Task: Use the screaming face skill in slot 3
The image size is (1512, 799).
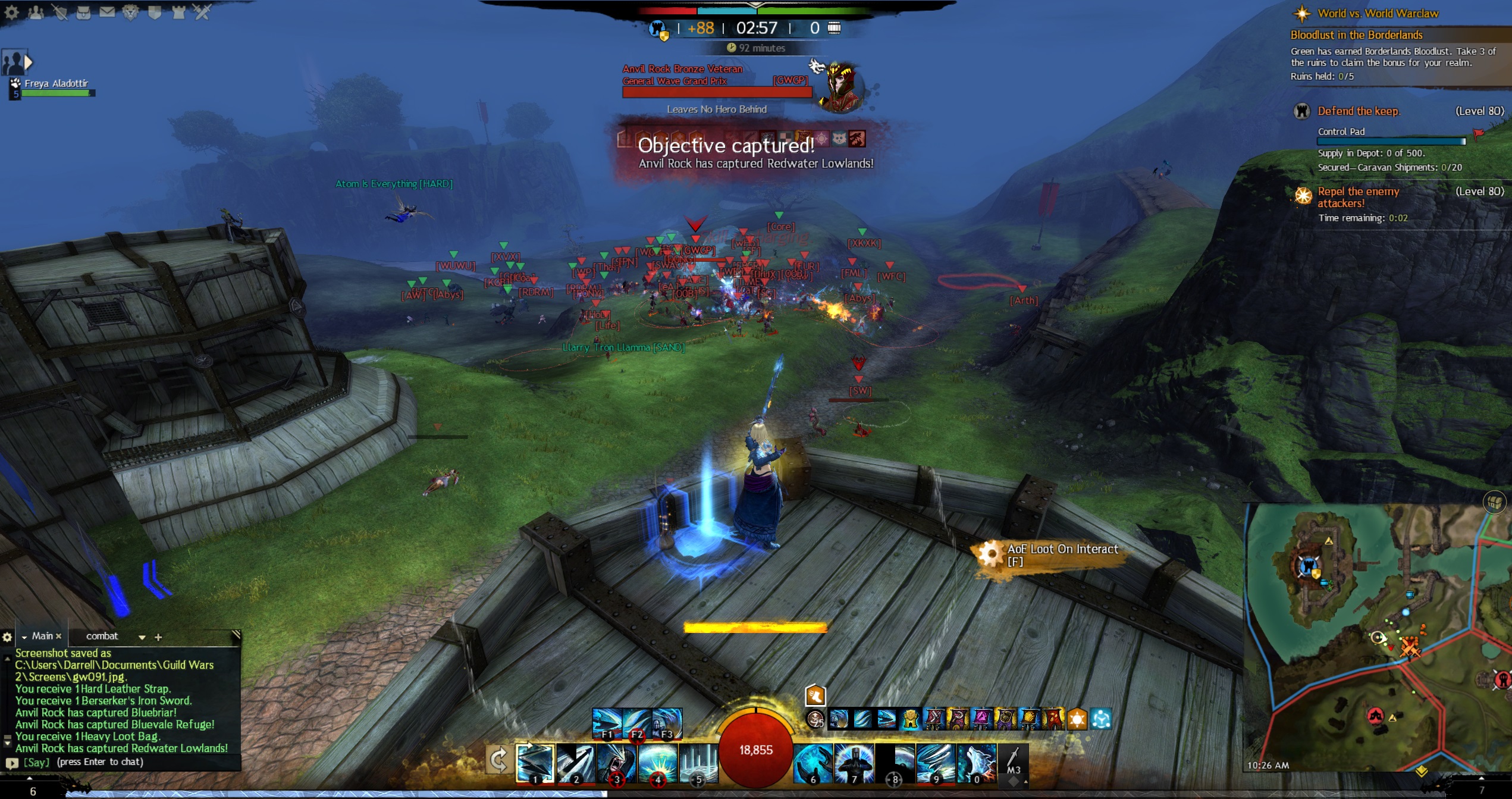Action: click(x=616, y=763)
